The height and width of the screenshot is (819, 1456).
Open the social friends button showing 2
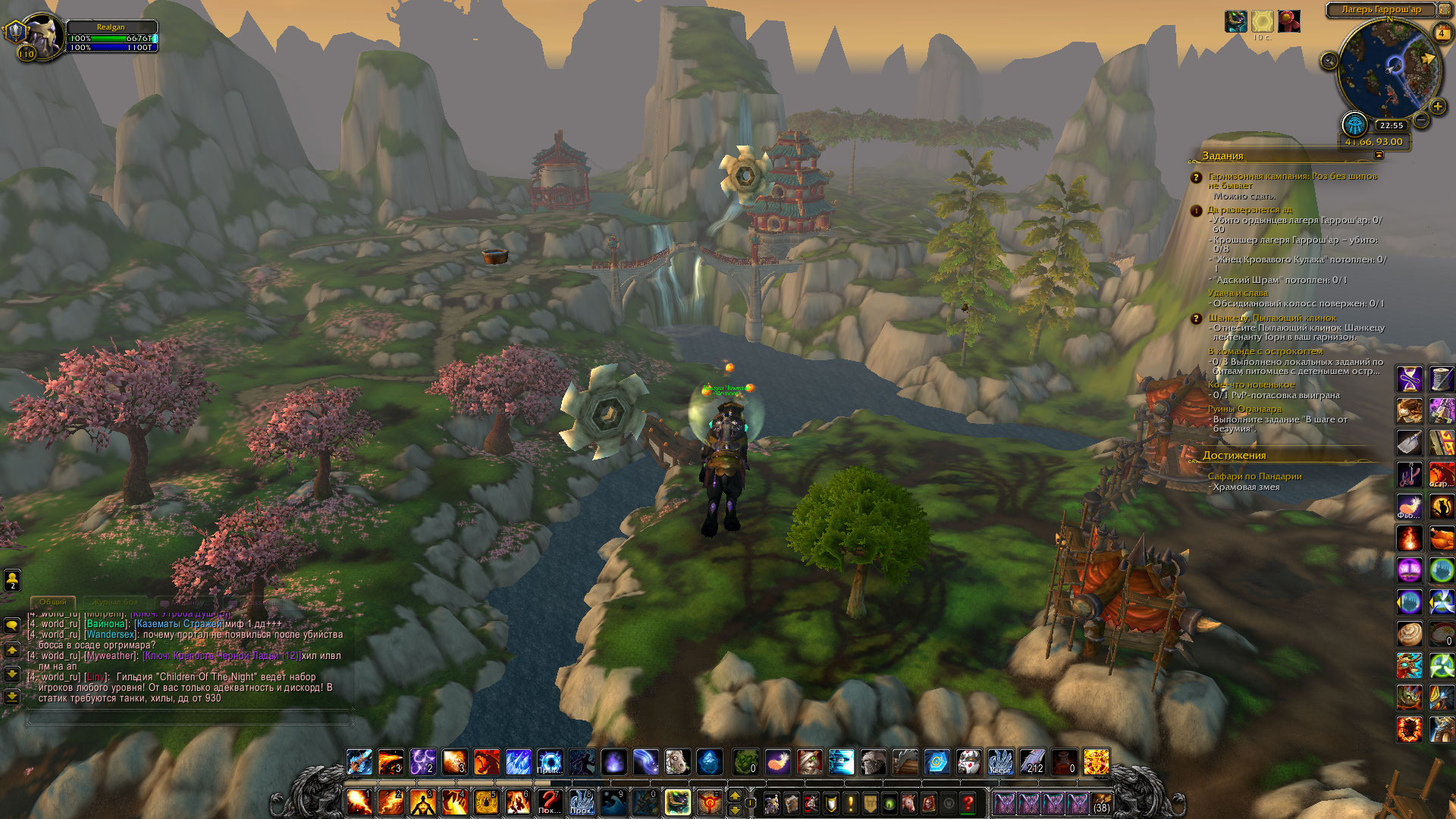(12, 580)
